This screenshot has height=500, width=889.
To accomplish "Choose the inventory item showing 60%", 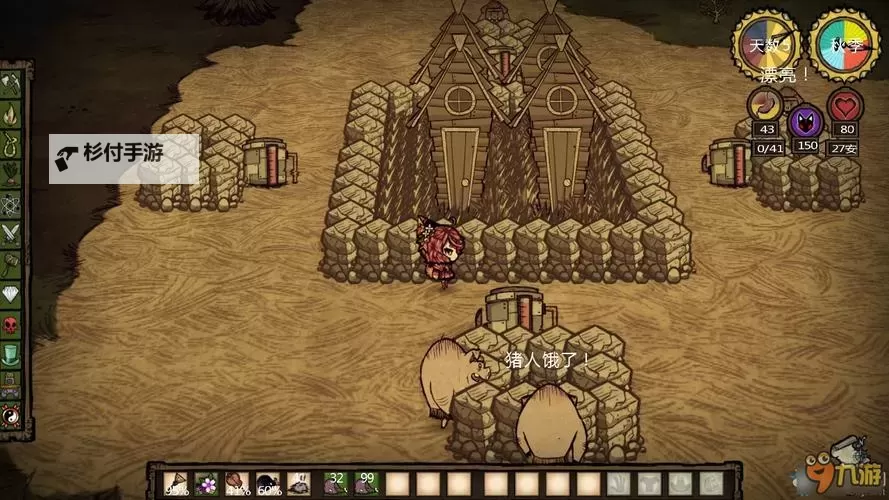I will pyautogui.click(x=269, y=484).
